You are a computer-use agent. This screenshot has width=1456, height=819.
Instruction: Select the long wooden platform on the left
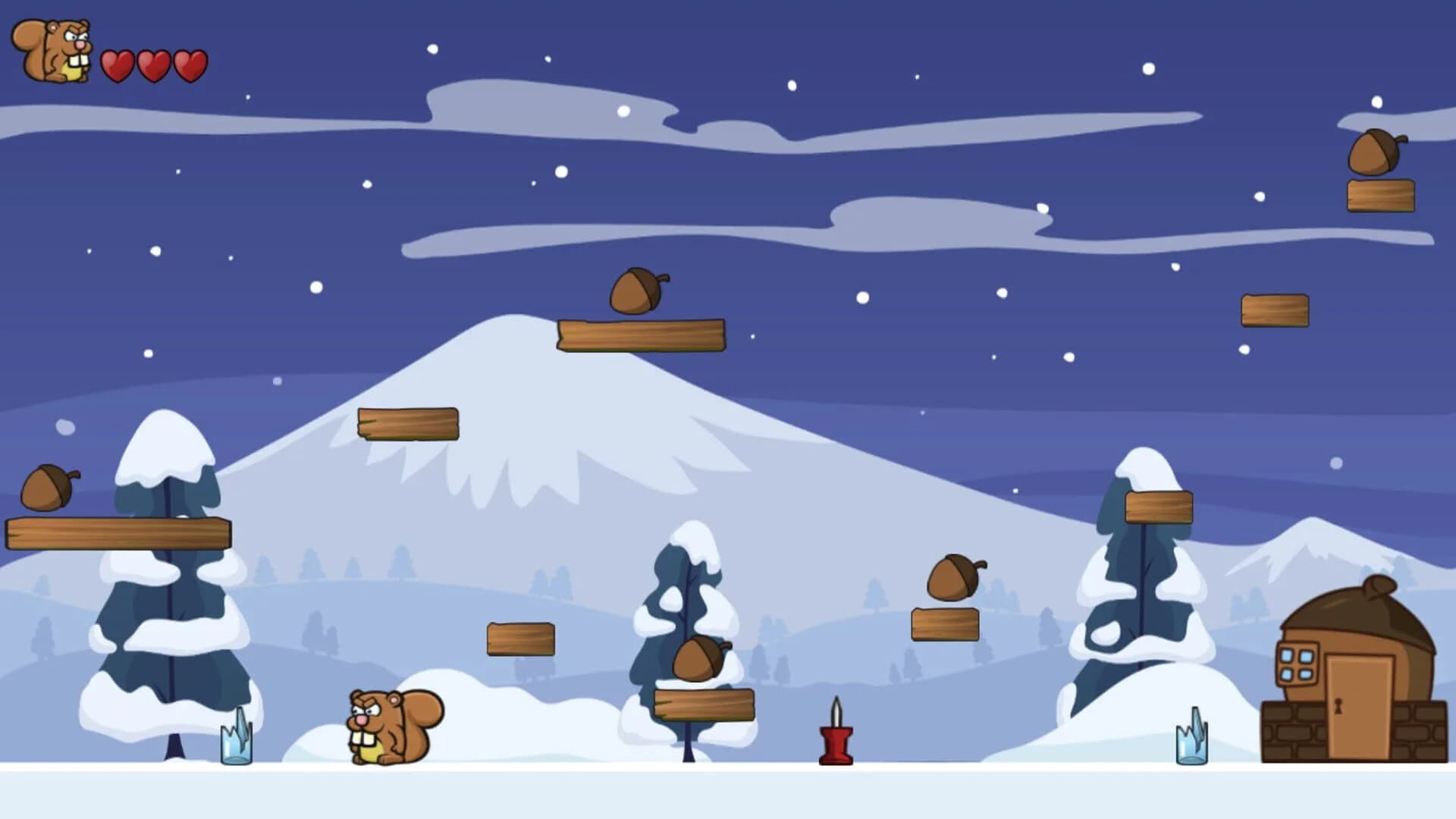(118, 535)
